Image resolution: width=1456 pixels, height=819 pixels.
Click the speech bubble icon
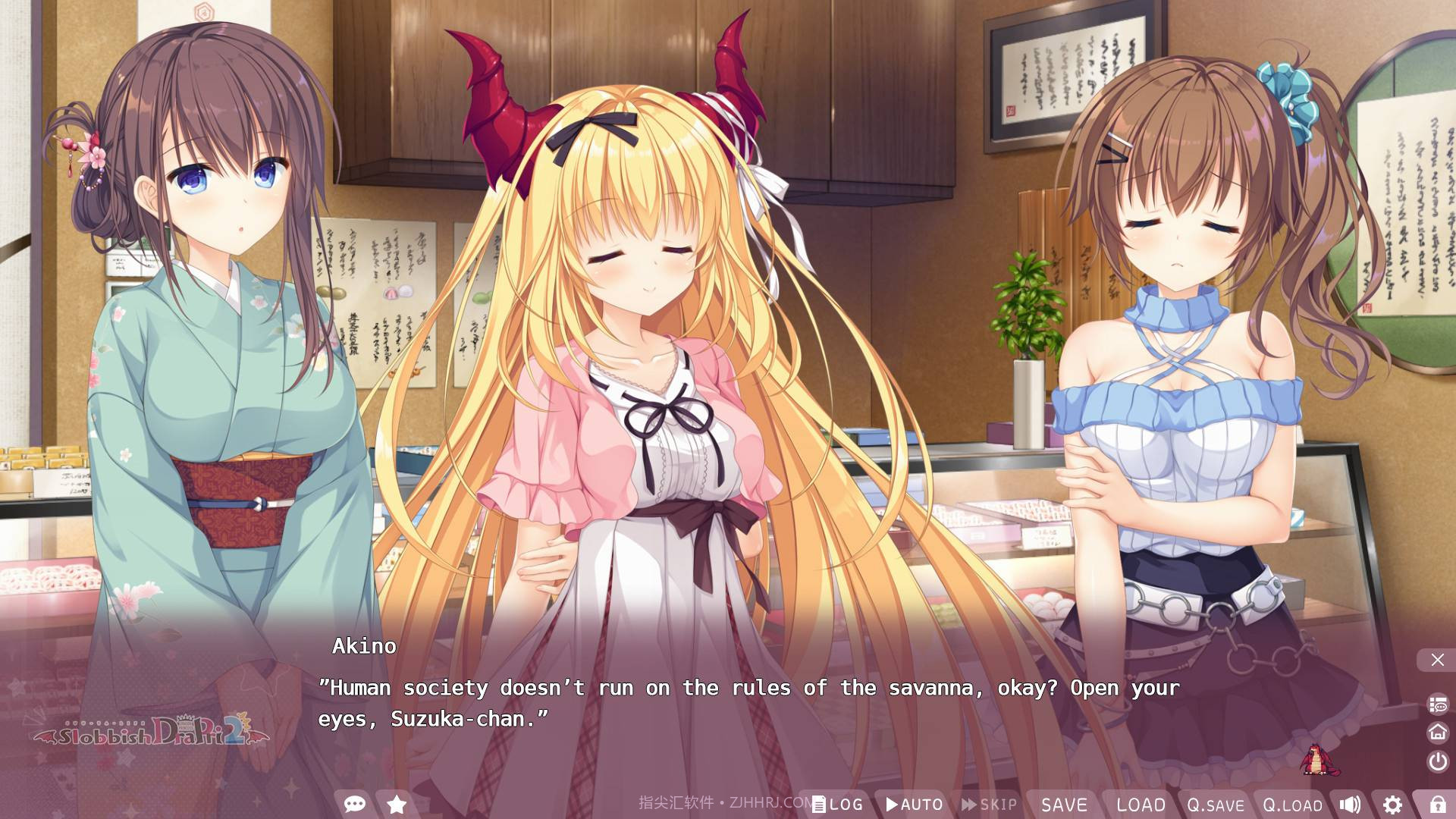354,804
